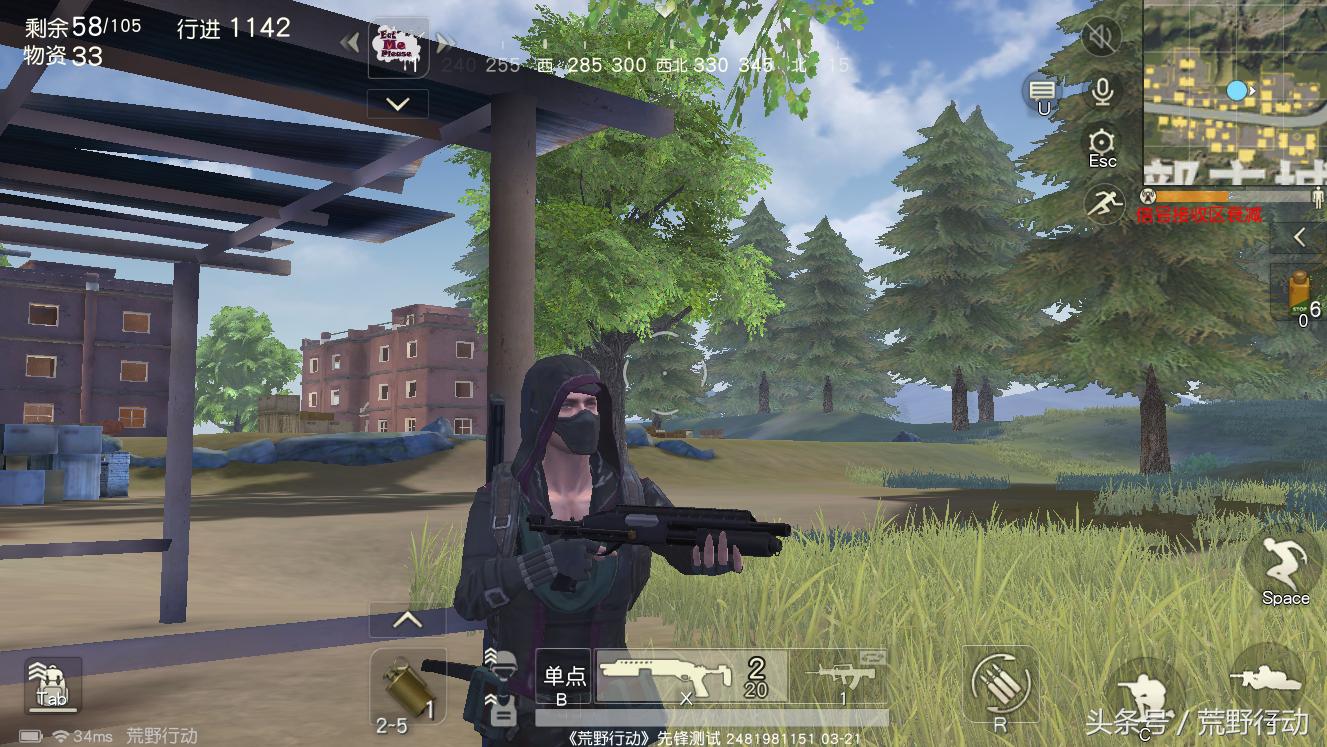Expand the side panel with the left arrow
This screenshot has width=1327, height=747.
click(x=1300, y=237)
